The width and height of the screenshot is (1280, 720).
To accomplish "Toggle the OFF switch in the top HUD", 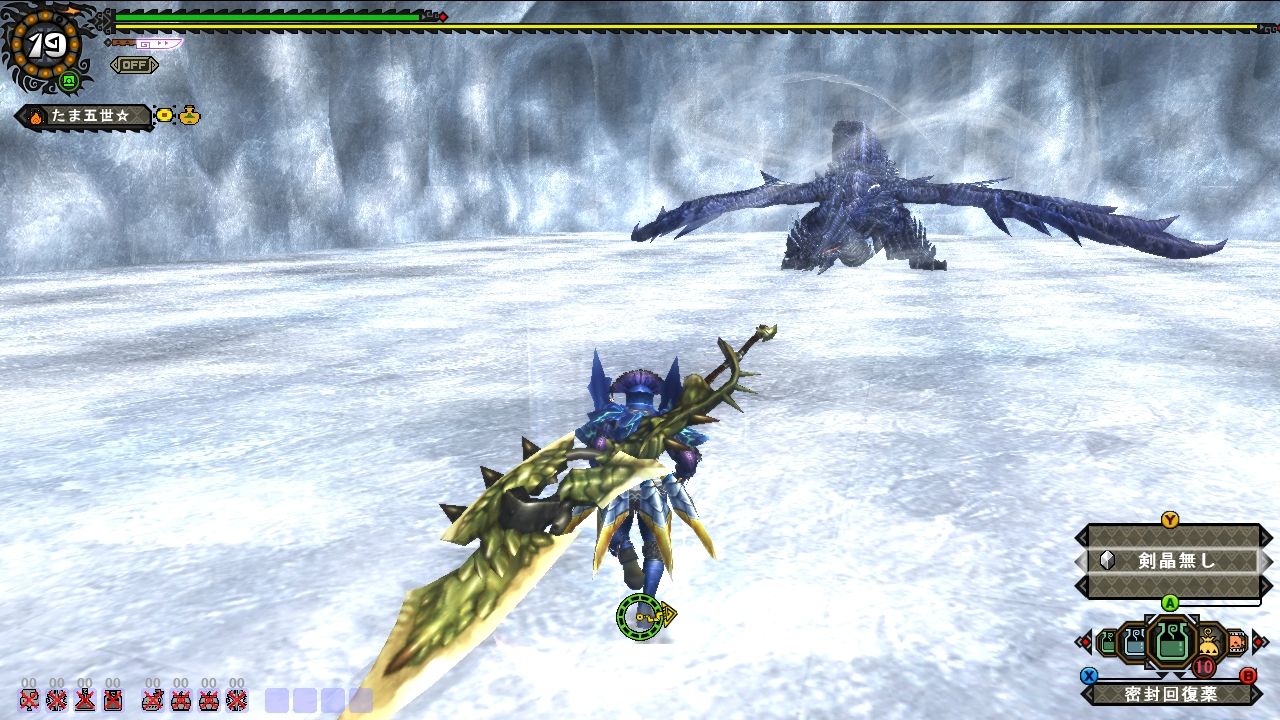I will coord(134,65).
